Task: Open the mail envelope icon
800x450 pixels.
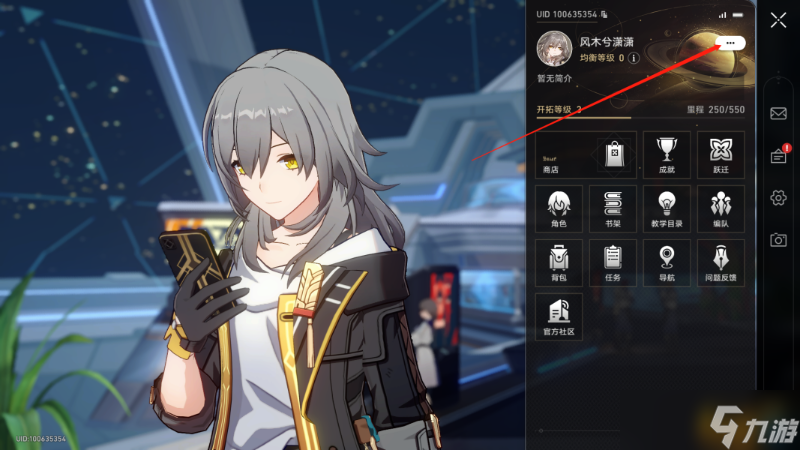Action: (778, 113)
